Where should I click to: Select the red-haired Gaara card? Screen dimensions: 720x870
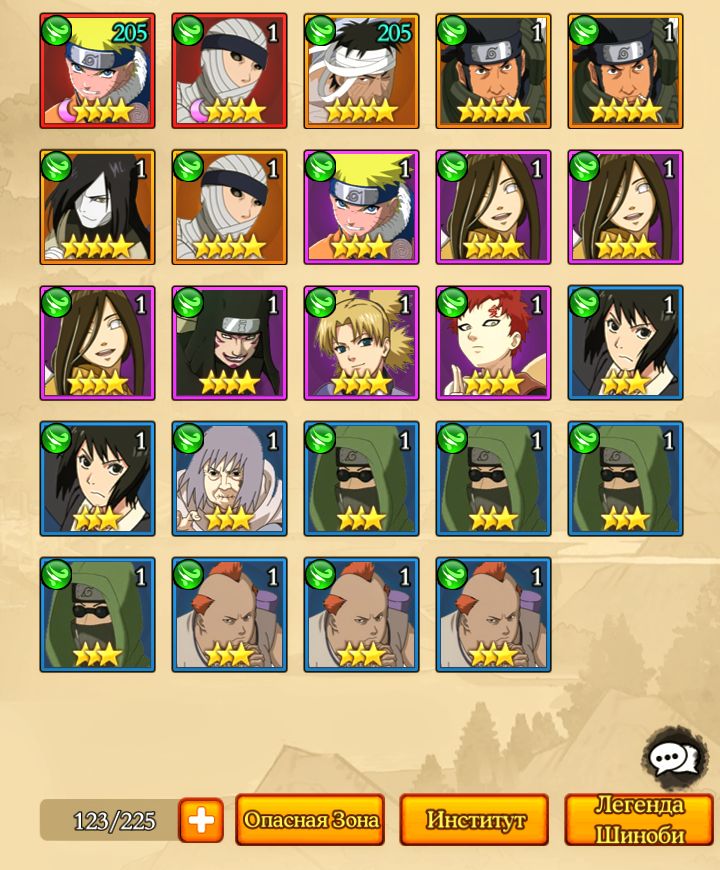493,343
